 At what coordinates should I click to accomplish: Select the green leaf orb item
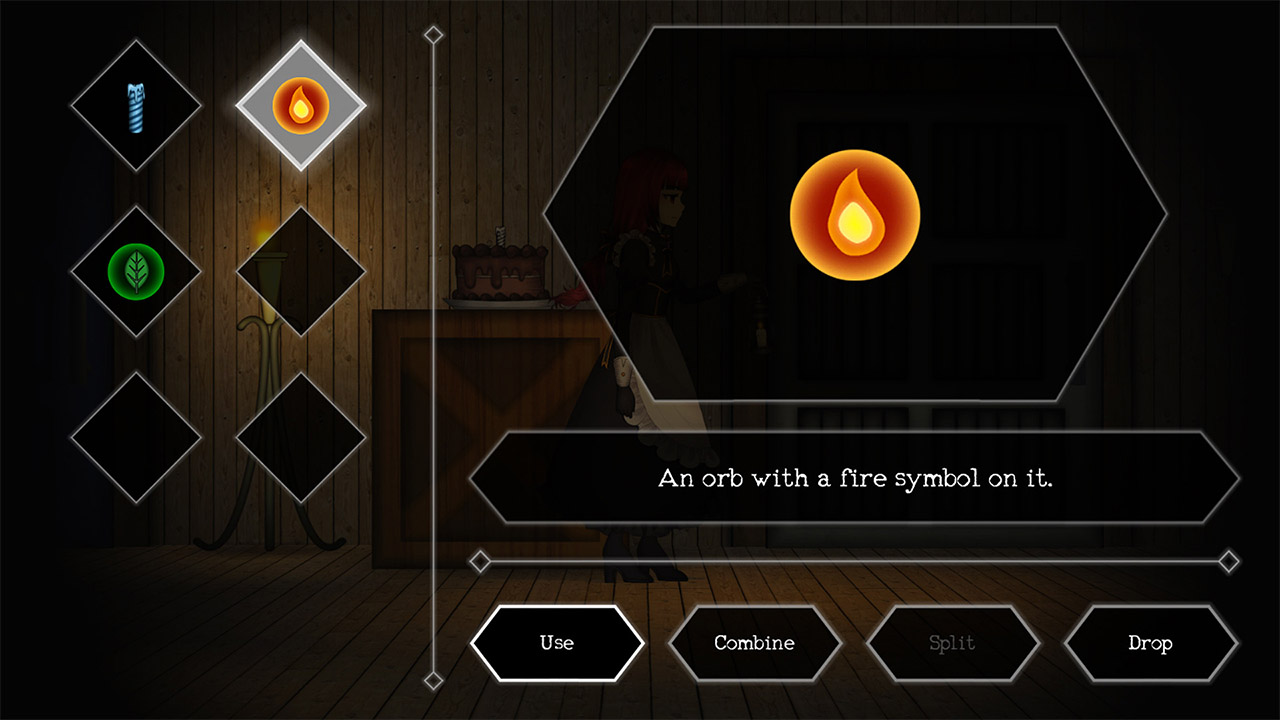[135, 268]
